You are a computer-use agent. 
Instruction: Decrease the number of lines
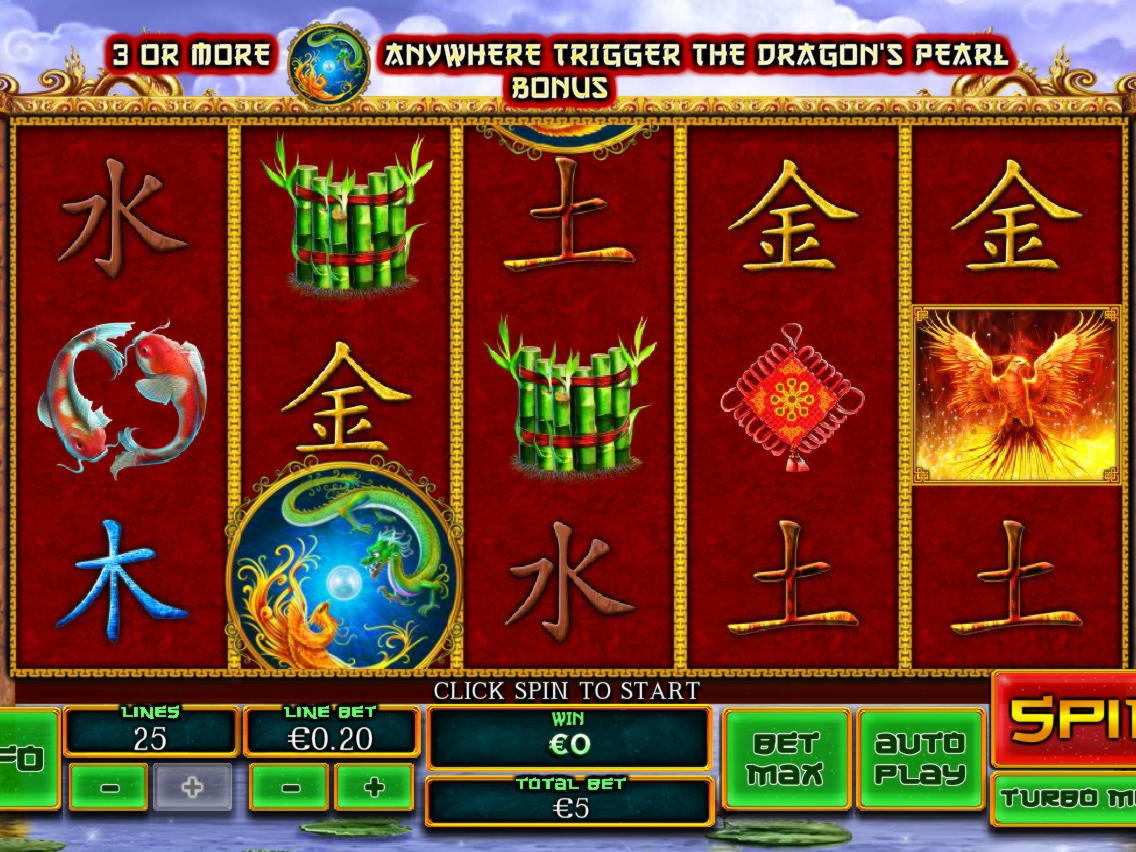pyautogui.click(x=110, y=787)
